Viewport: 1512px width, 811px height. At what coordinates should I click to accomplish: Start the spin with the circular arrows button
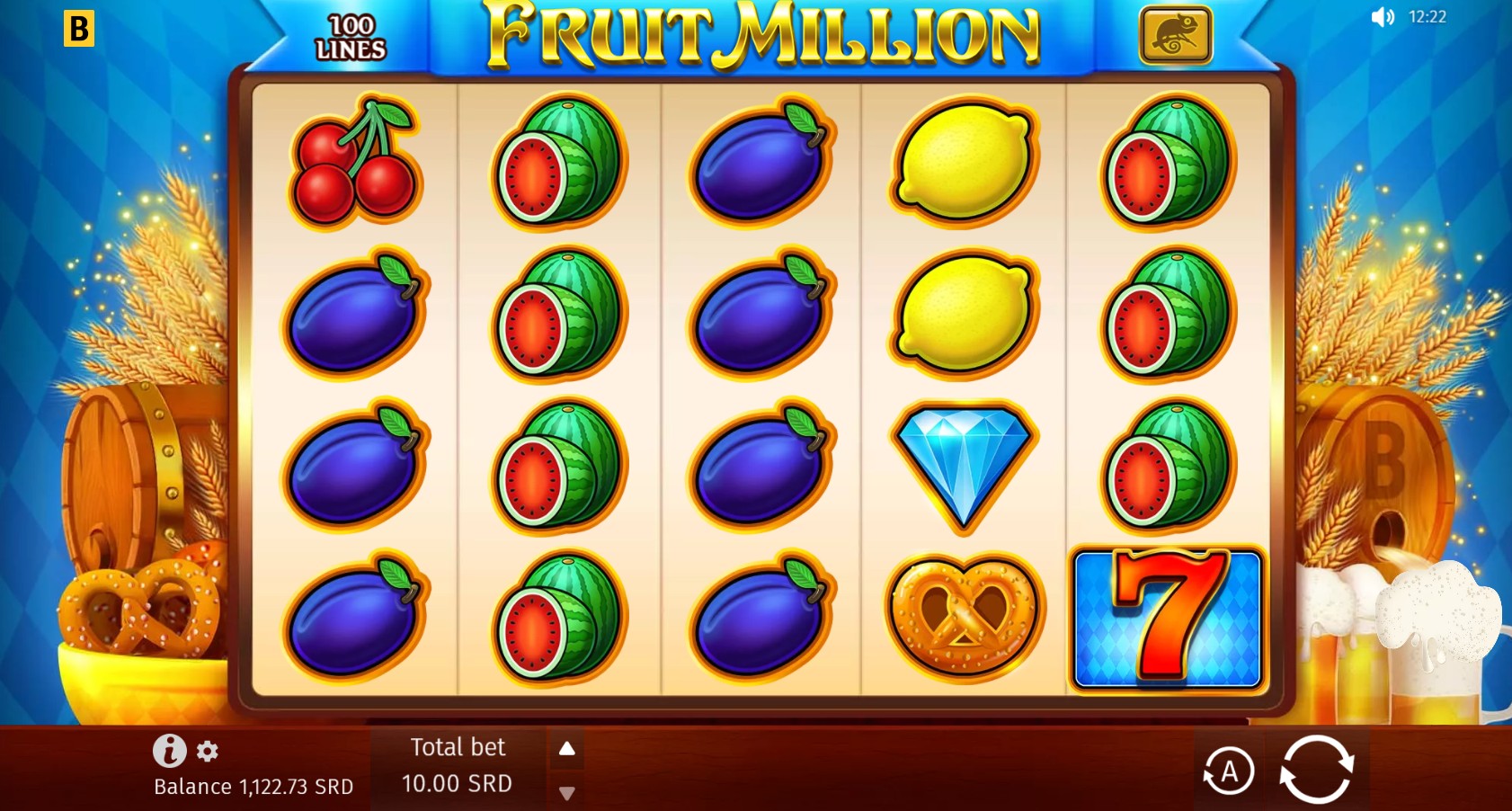click(1318, 770)
